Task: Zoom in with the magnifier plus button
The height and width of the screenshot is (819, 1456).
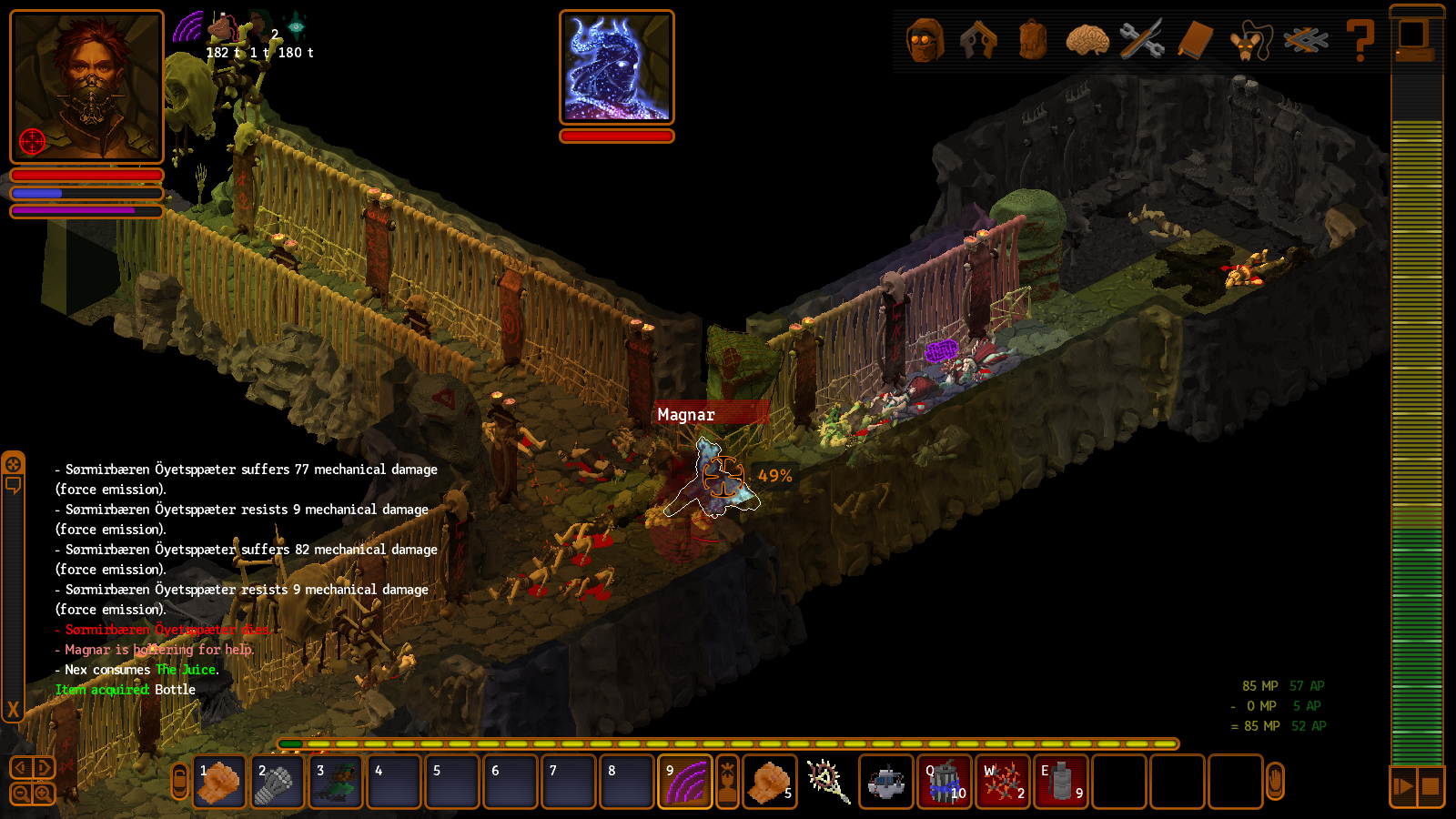Action: [x=43, y=794]
